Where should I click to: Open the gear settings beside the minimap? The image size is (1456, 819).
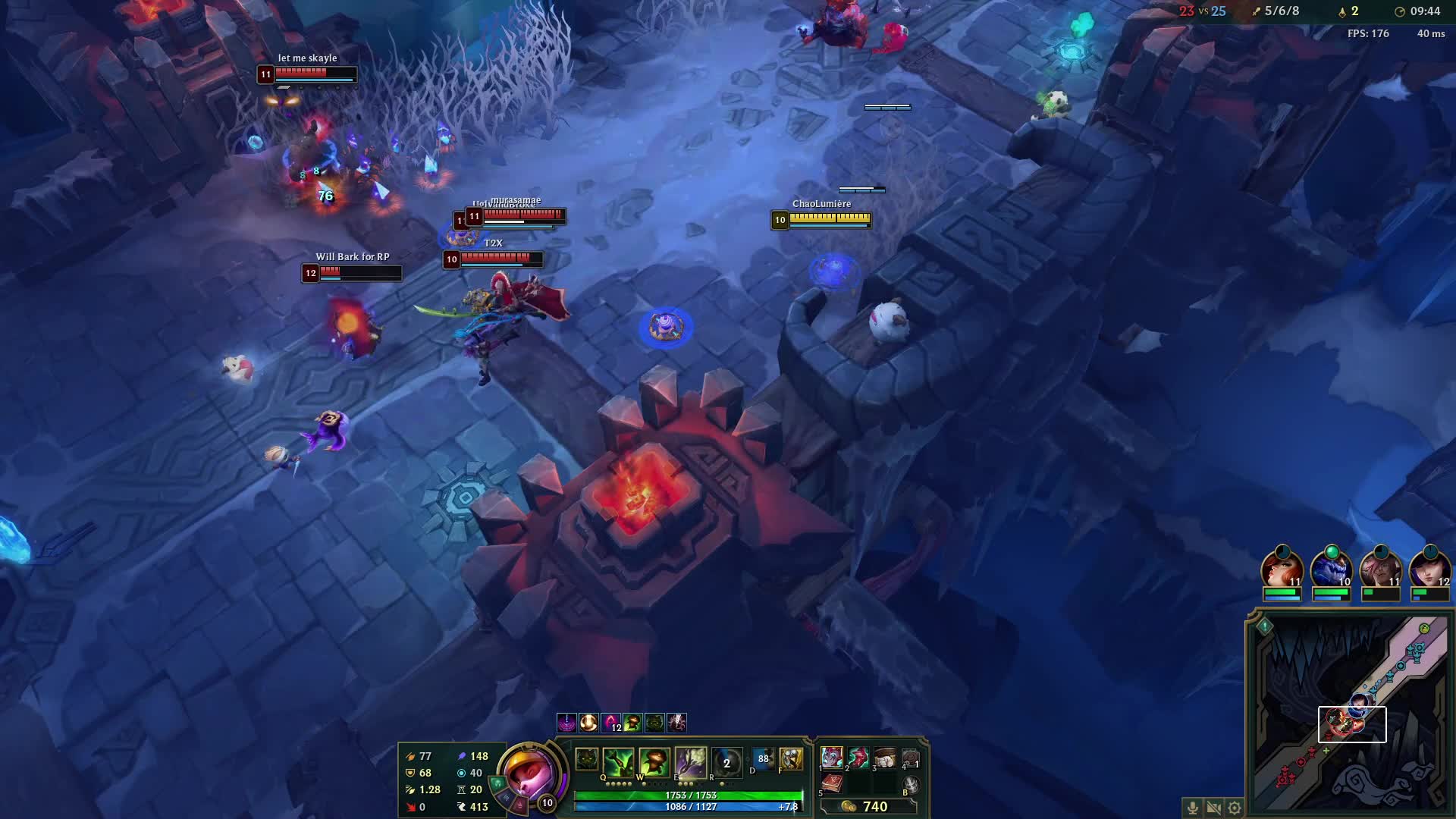pos(1235,808)
